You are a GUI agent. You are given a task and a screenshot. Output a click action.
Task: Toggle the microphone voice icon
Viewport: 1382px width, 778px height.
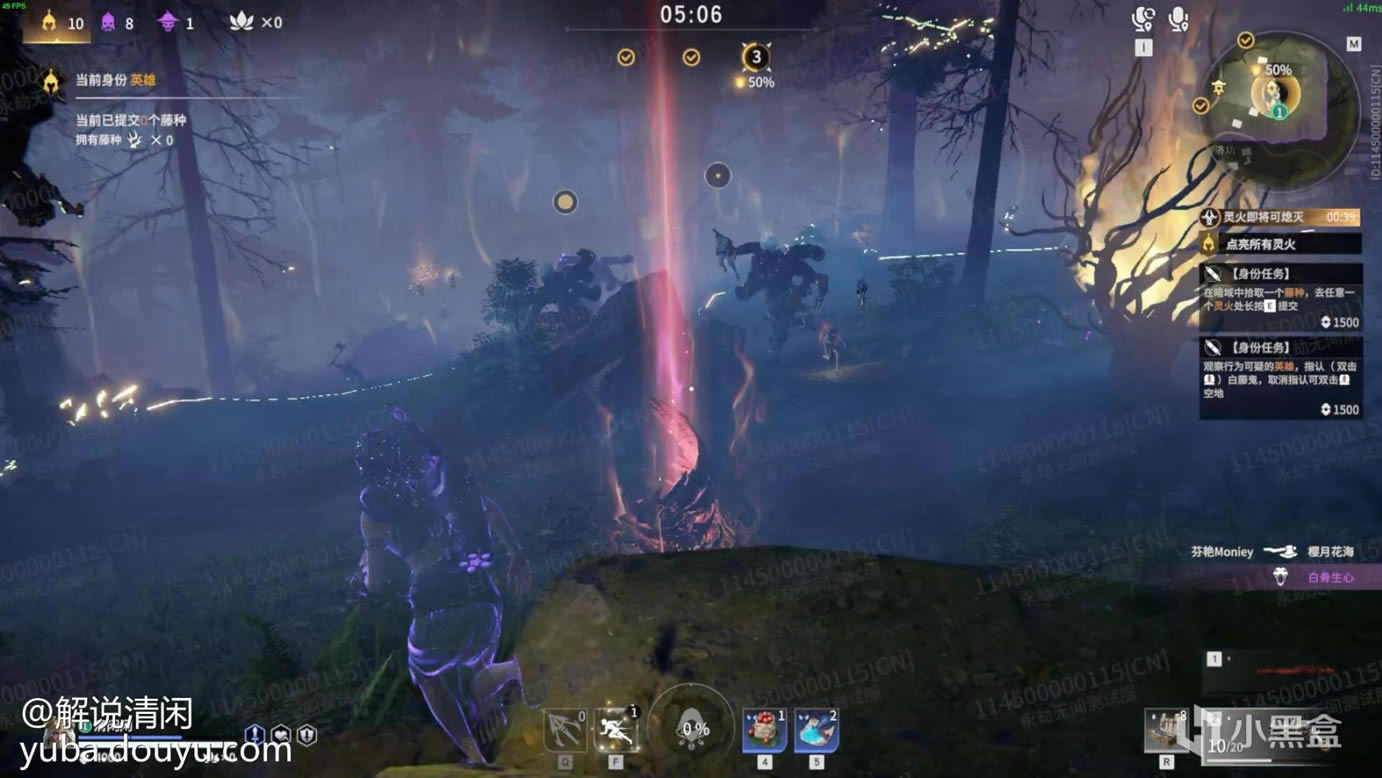1178,20
